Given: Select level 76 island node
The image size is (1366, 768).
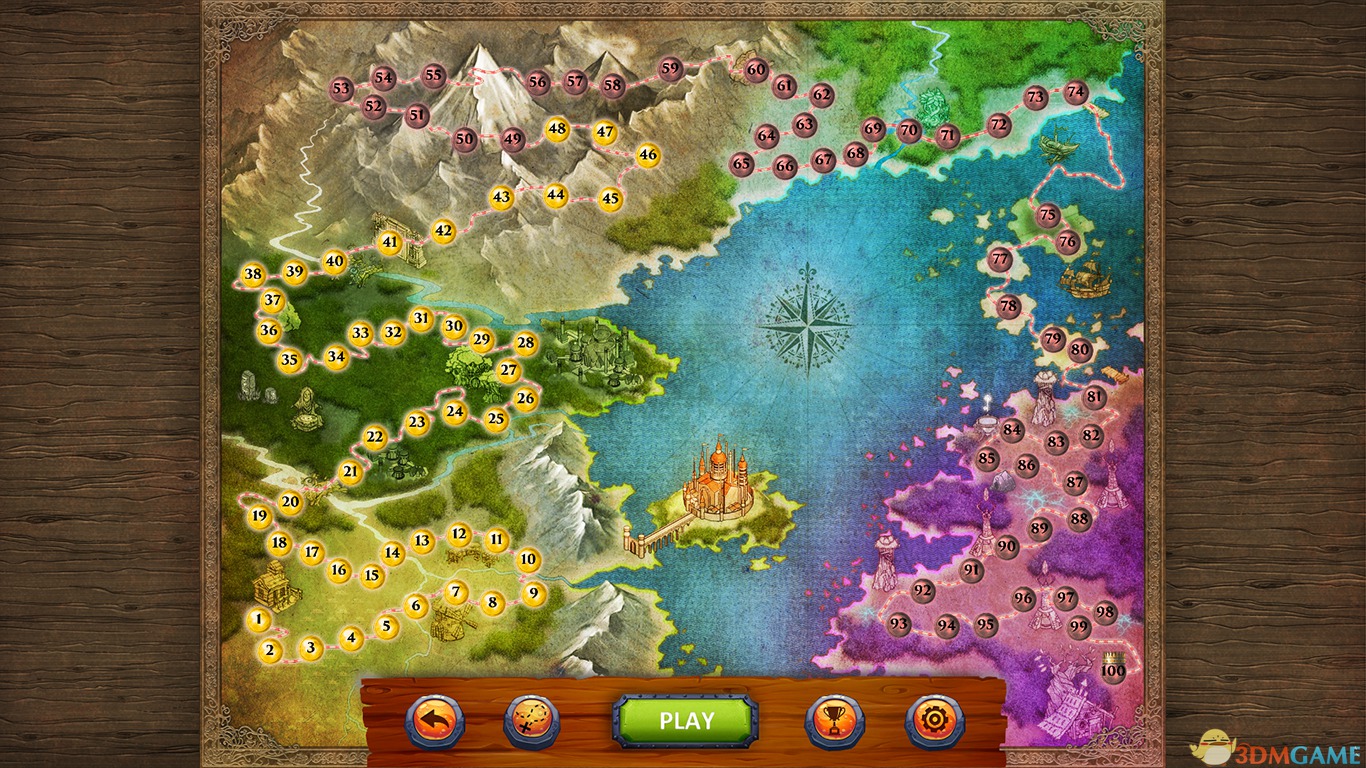Looking at the screenshot, I should 1068,241.
